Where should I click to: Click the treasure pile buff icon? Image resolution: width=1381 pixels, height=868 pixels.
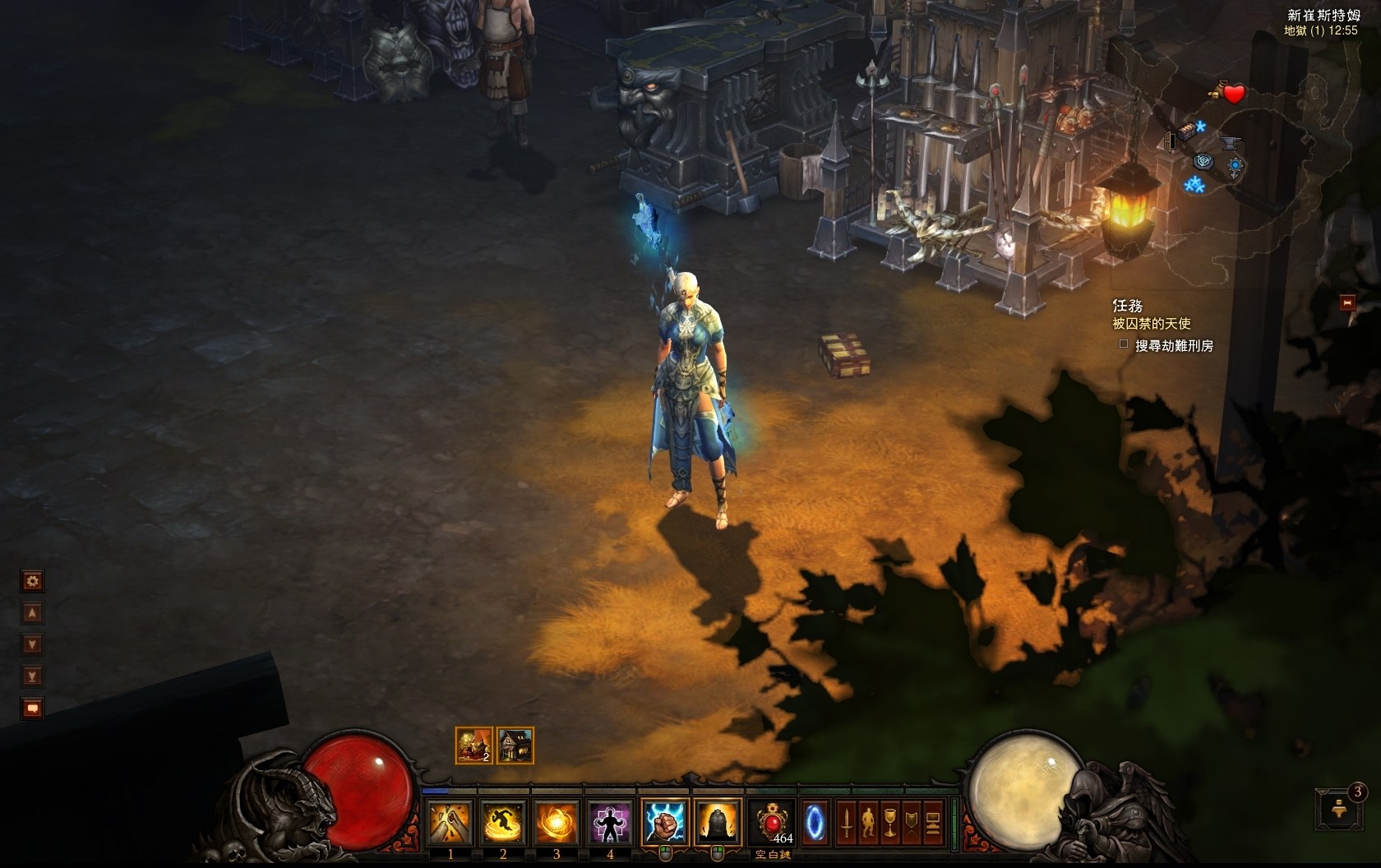pyautogui.click(x=473, y=746)
